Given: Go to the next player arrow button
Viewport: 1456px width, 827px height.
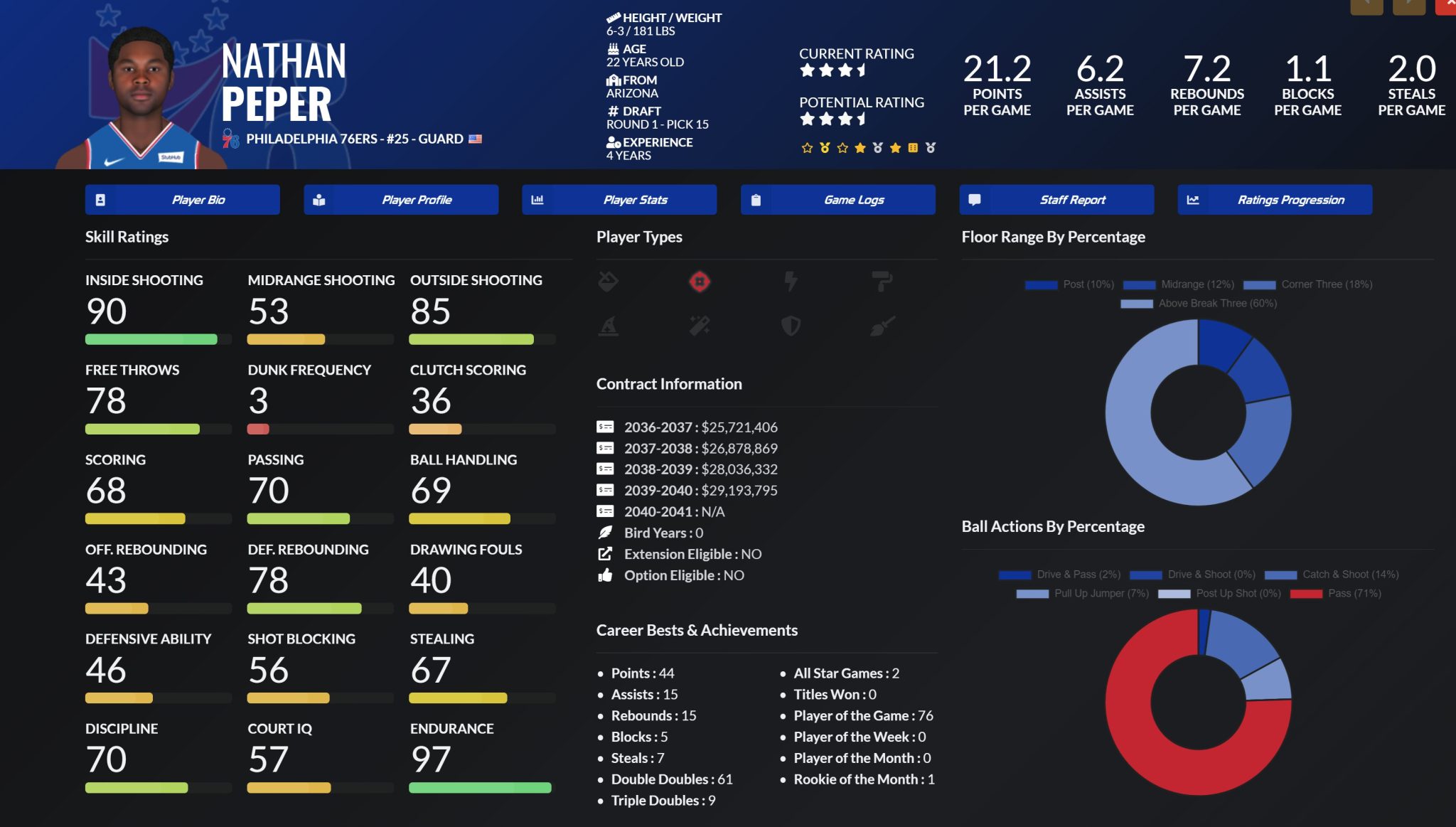Looking at the screenshot, I should (1408, 6).
